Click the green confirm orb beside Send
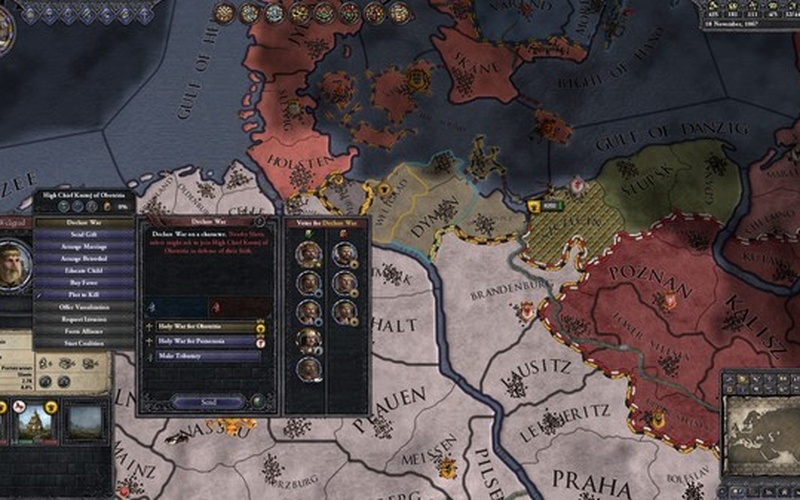Image resolution: width=800 pixels, height=500 pixels. 257,401
